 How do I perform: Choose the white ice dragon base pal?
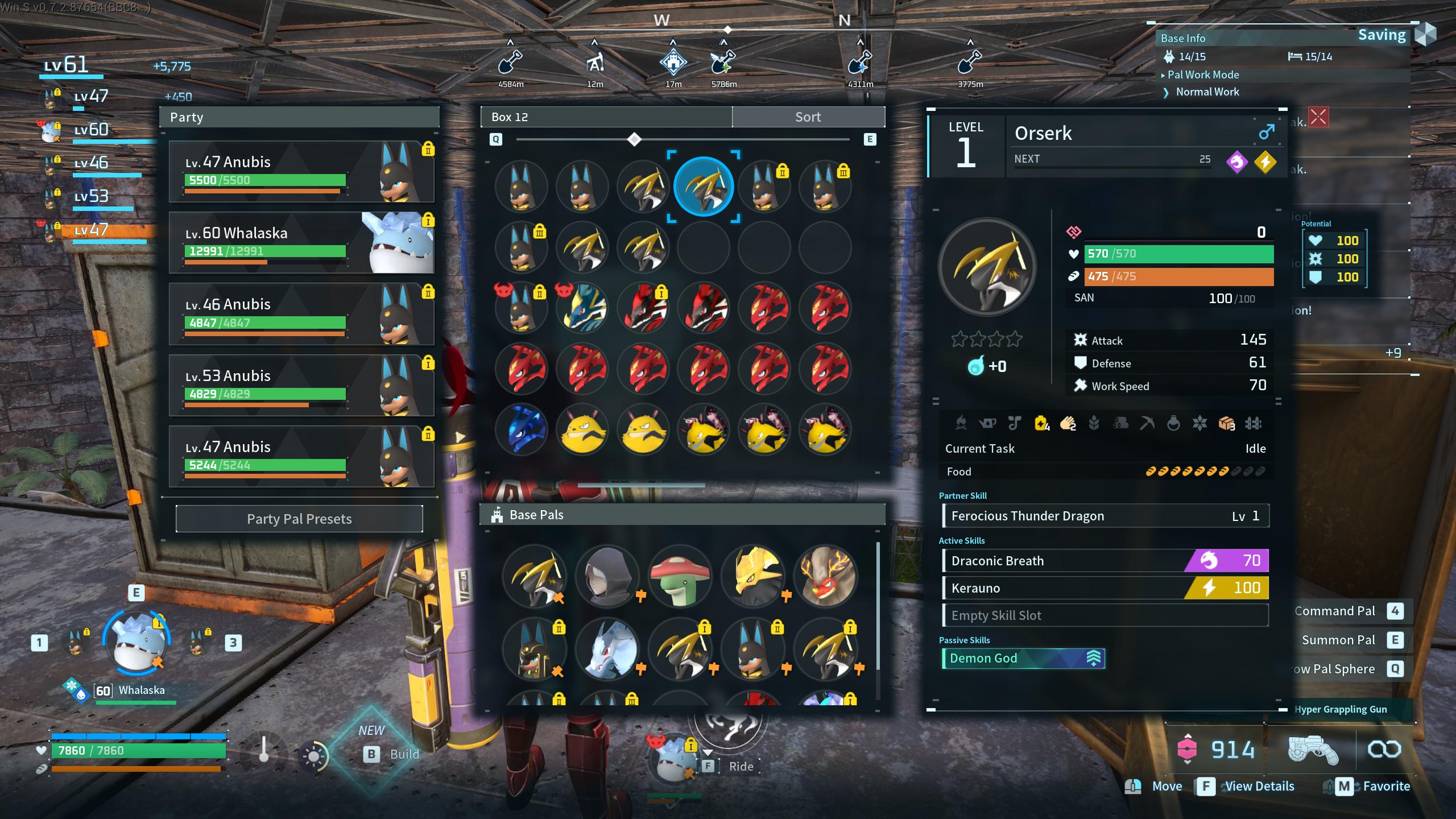click(607, 650)
